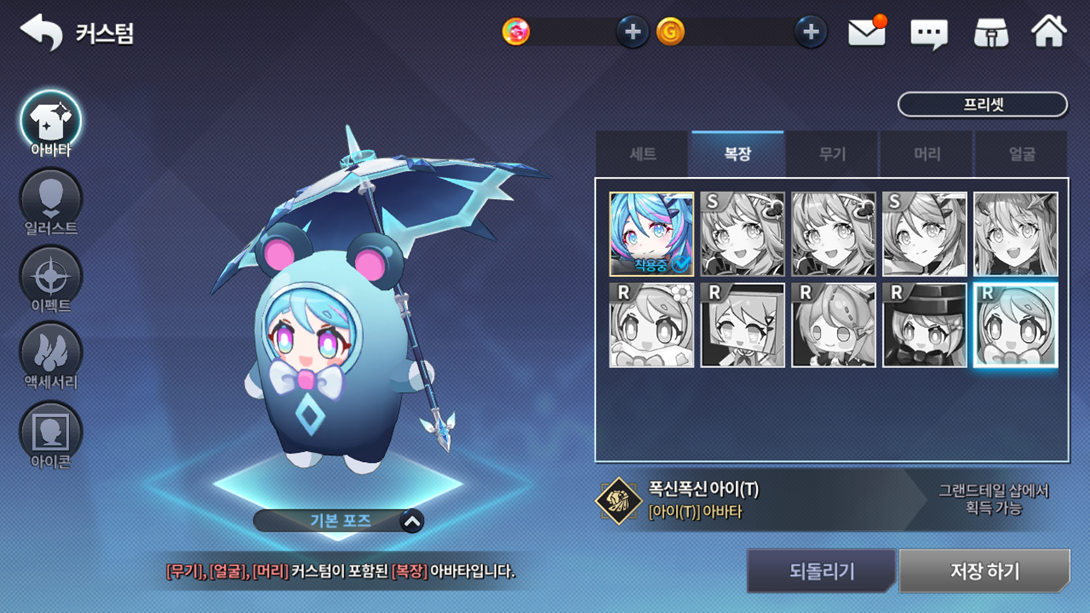
Task: Revert changes with 되돌리기
Action: [x=821, y=571]
